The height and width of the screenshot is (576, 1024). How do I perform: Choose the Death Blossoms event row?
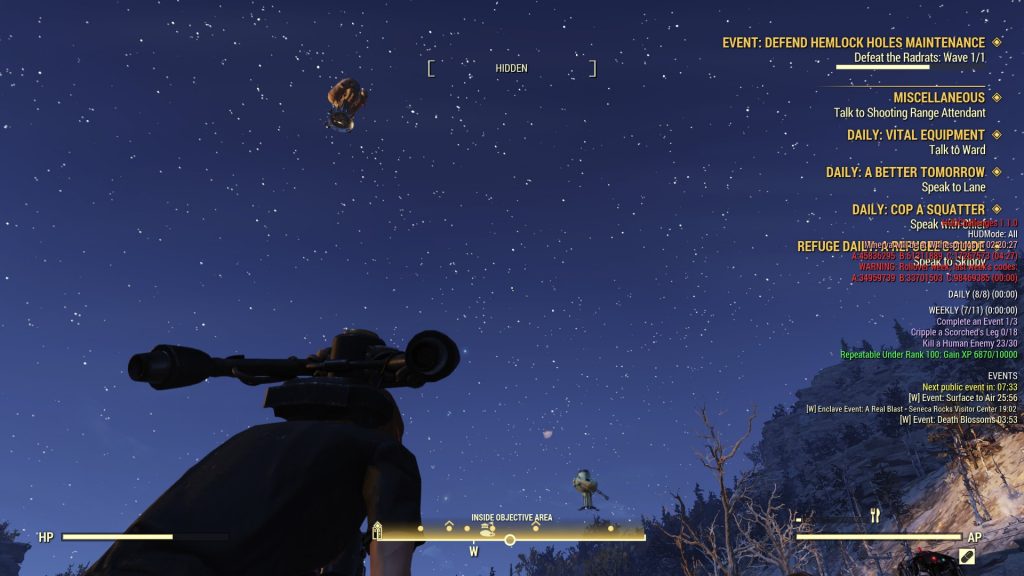click(958, 420)
